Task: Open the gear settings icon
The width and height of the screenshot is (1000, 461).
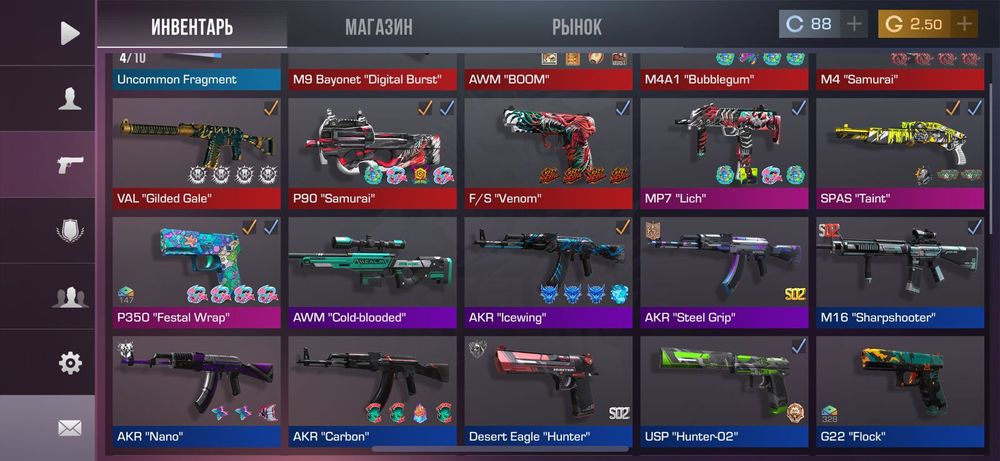Action: point(69,362)
